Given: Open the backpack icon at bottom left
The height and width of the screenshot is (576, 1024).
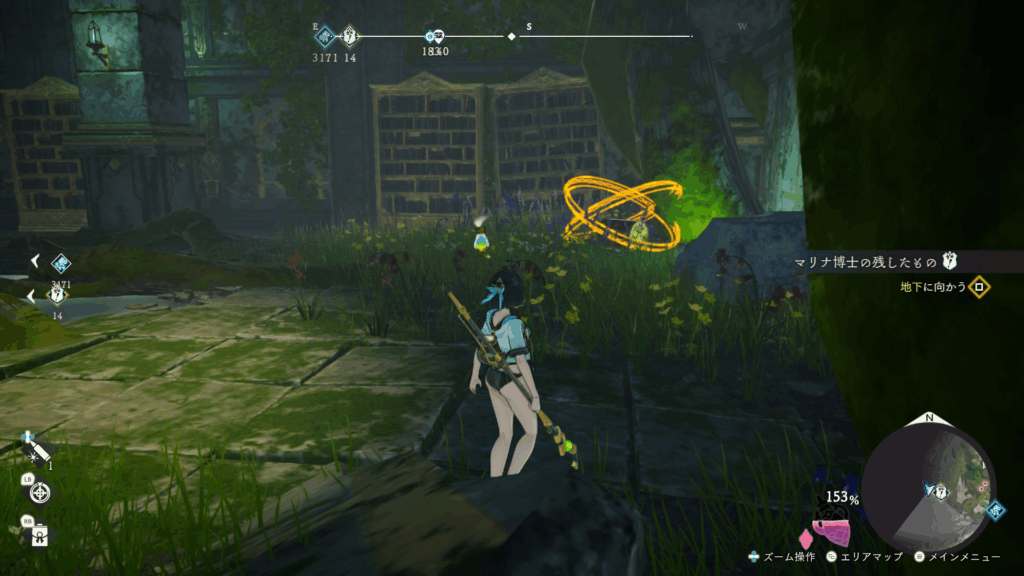Looking at the screenshot, I should (x=40, y=534).
